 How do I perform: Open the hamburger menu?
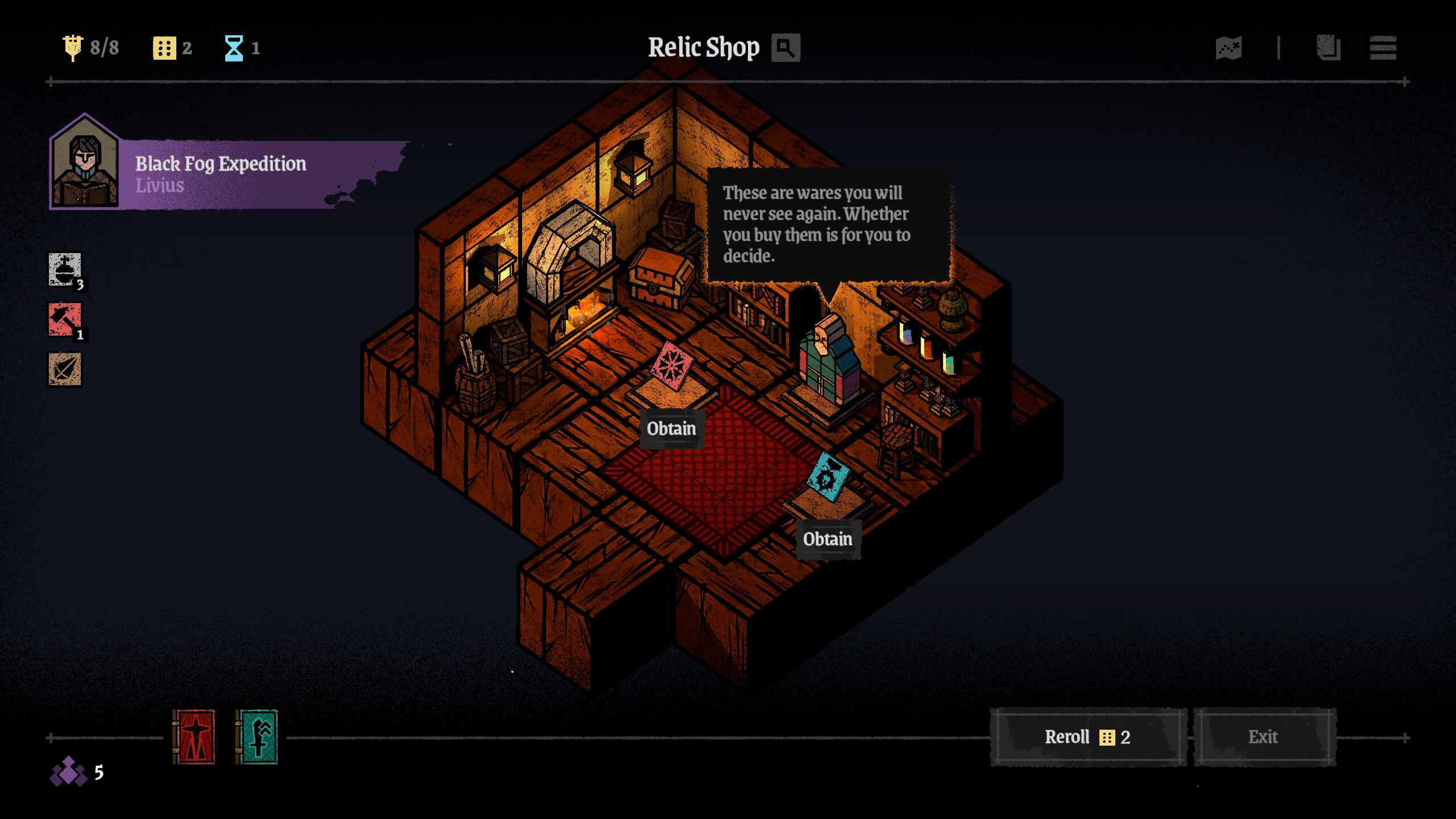pos(1383,48)
